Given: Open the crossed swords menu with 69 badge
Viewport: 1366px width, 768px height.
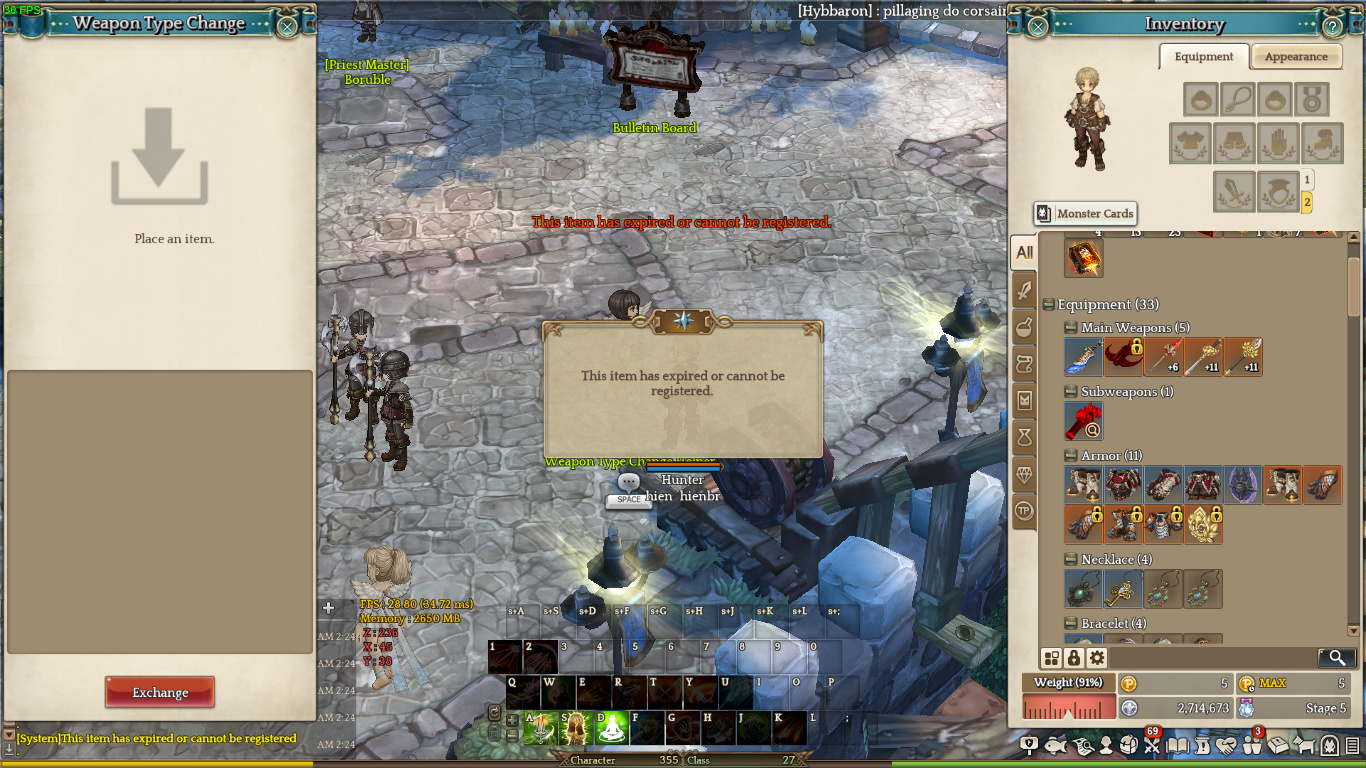Looking at the screenshot, I should pyautogui.click(x=1151, y=745).
